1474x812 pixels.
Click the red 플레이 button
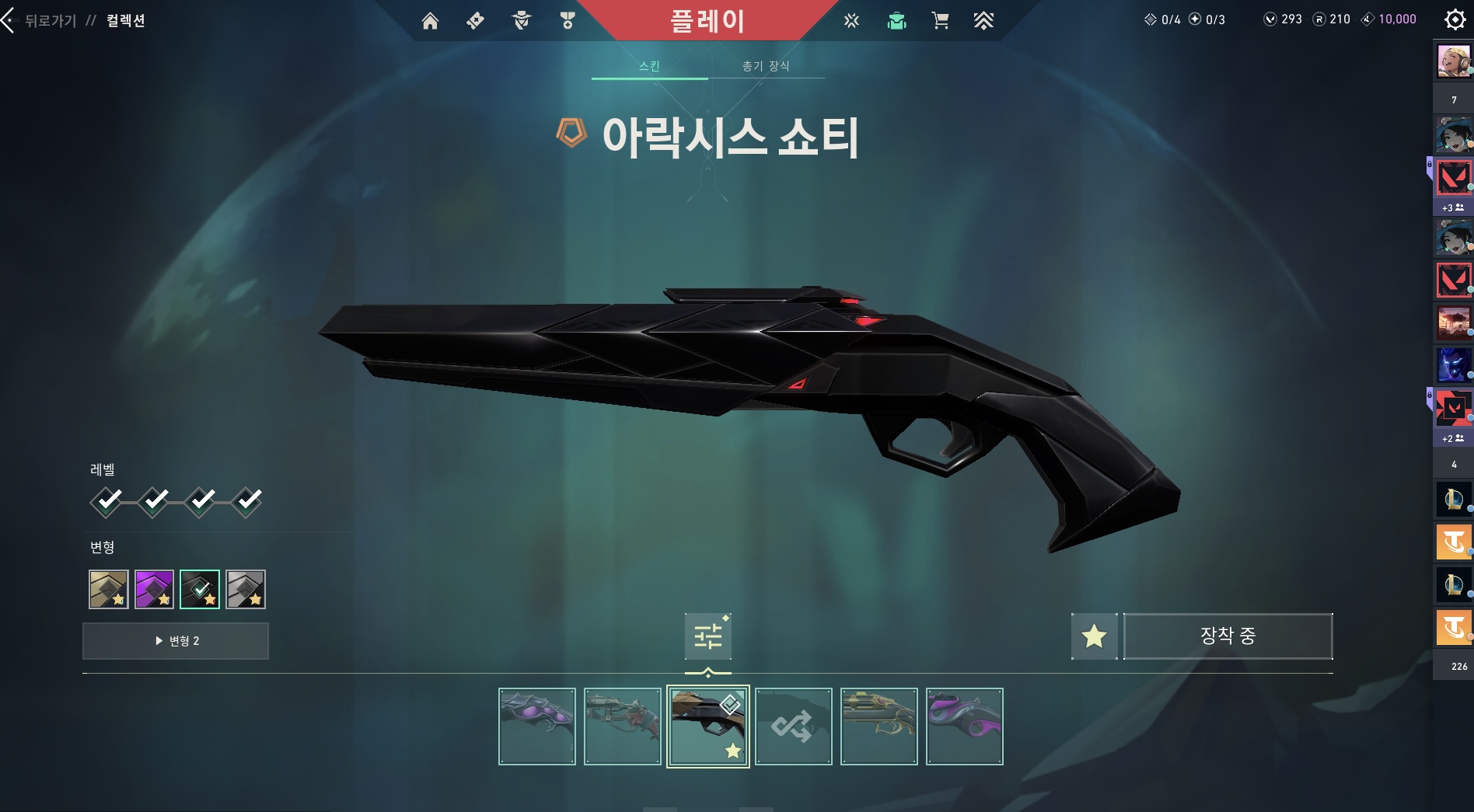click(707, 21)
